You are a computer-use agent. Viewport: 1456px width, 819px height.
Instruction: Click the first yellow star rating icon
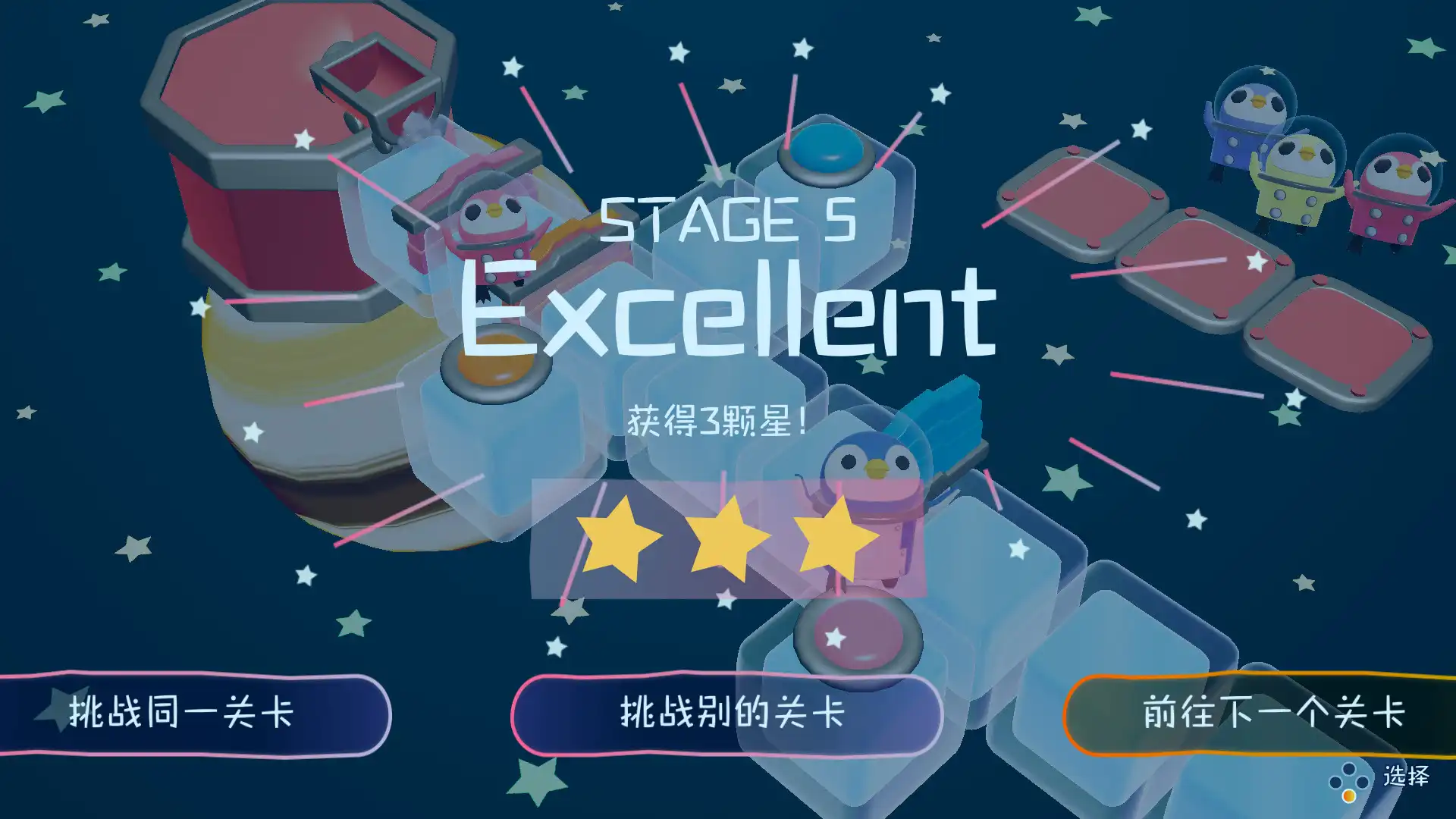click(619, 541)
